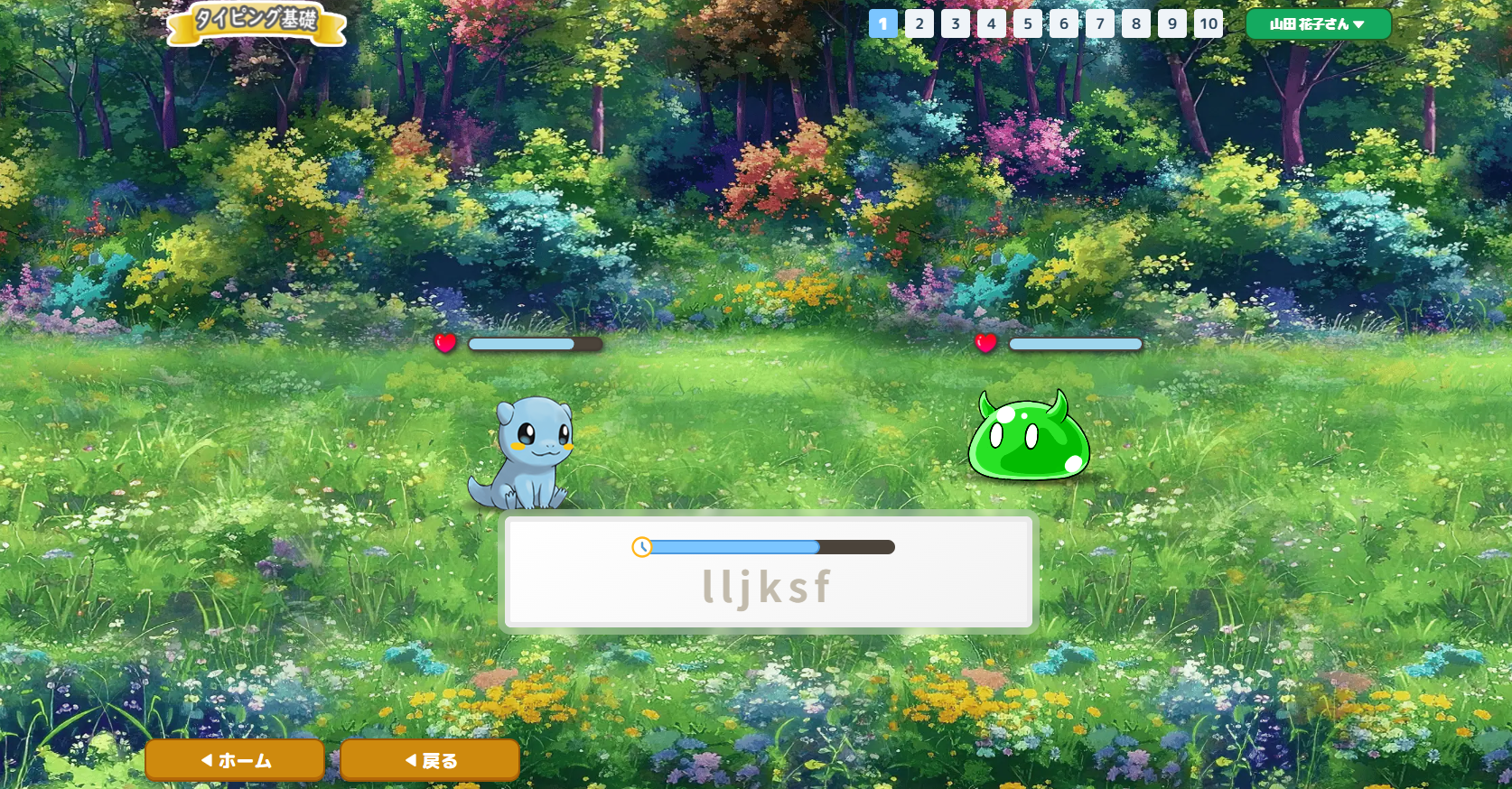The image size is (1512, 789).
Task: Go back to the ホーム screen
Action: [x=235, y=760]
